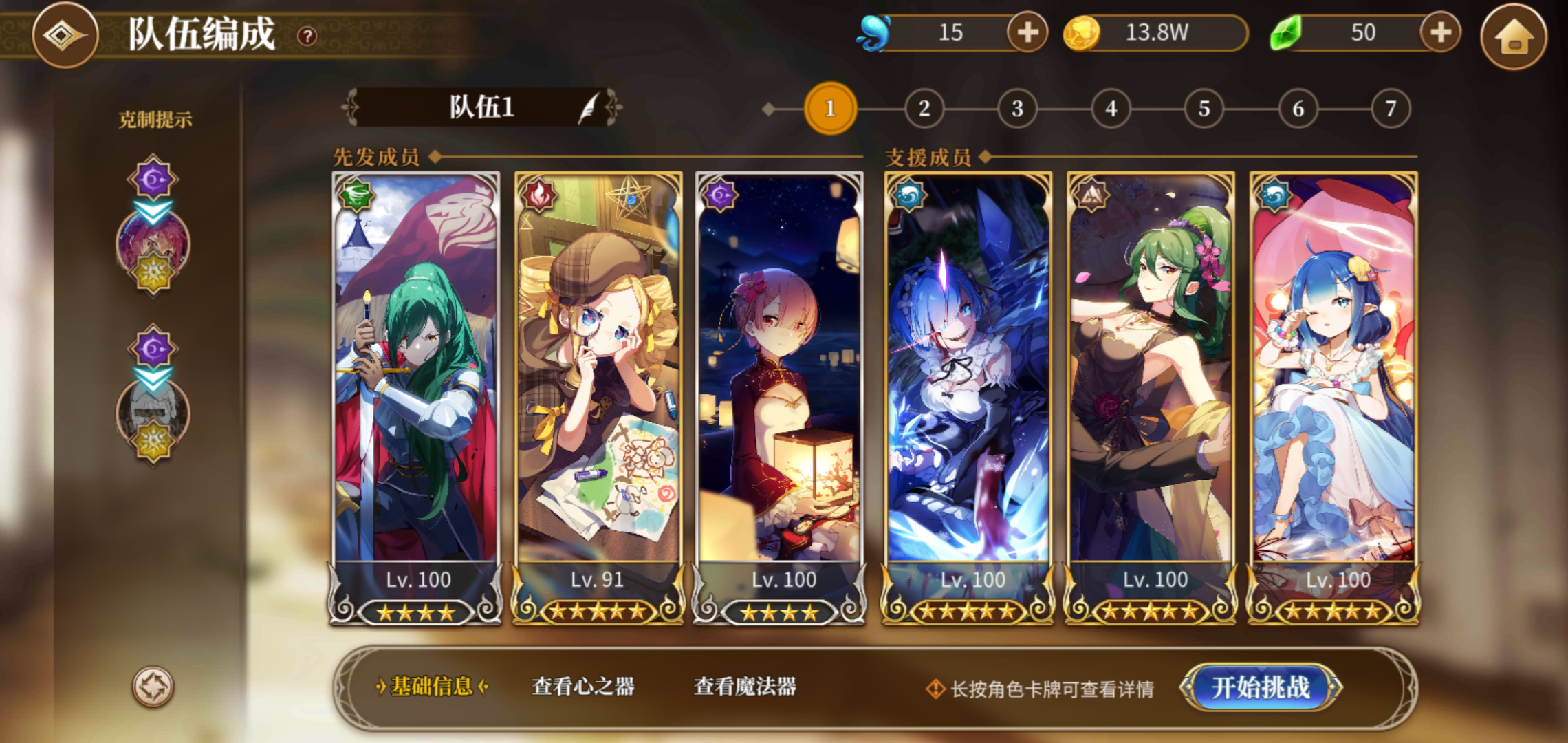
Task: Click the diamond emblem icon at top left
Action: 64,36
